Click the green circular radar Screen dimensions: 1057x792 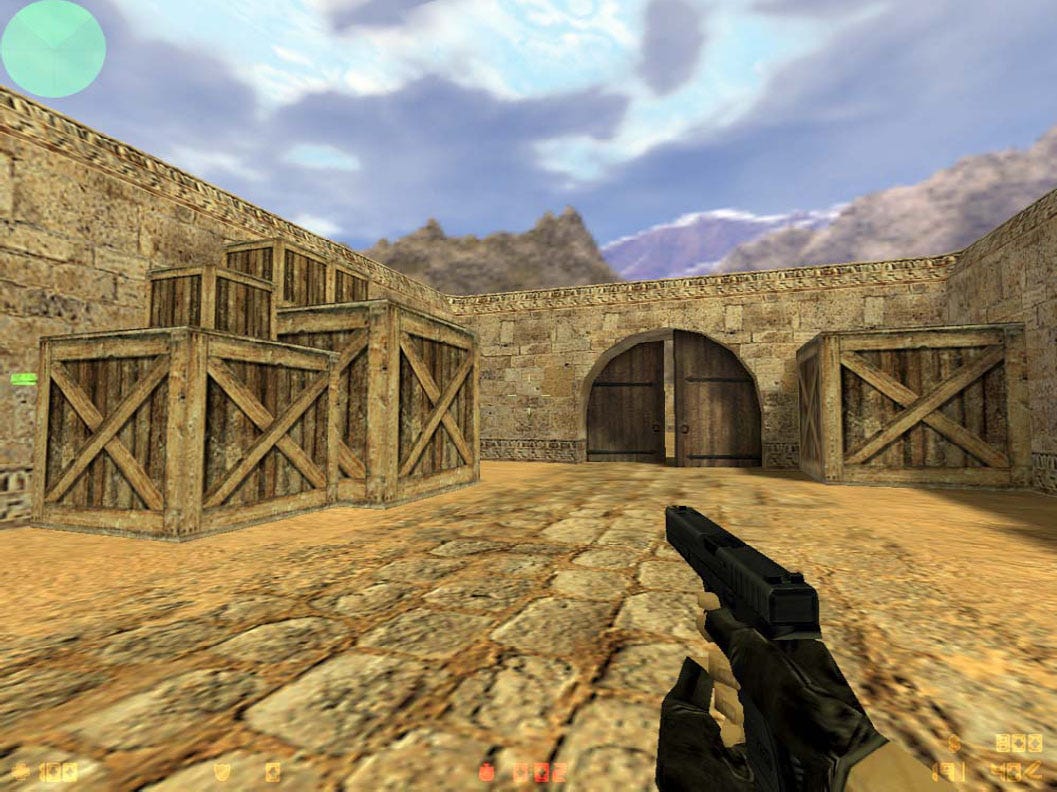(x=53, y=48)
